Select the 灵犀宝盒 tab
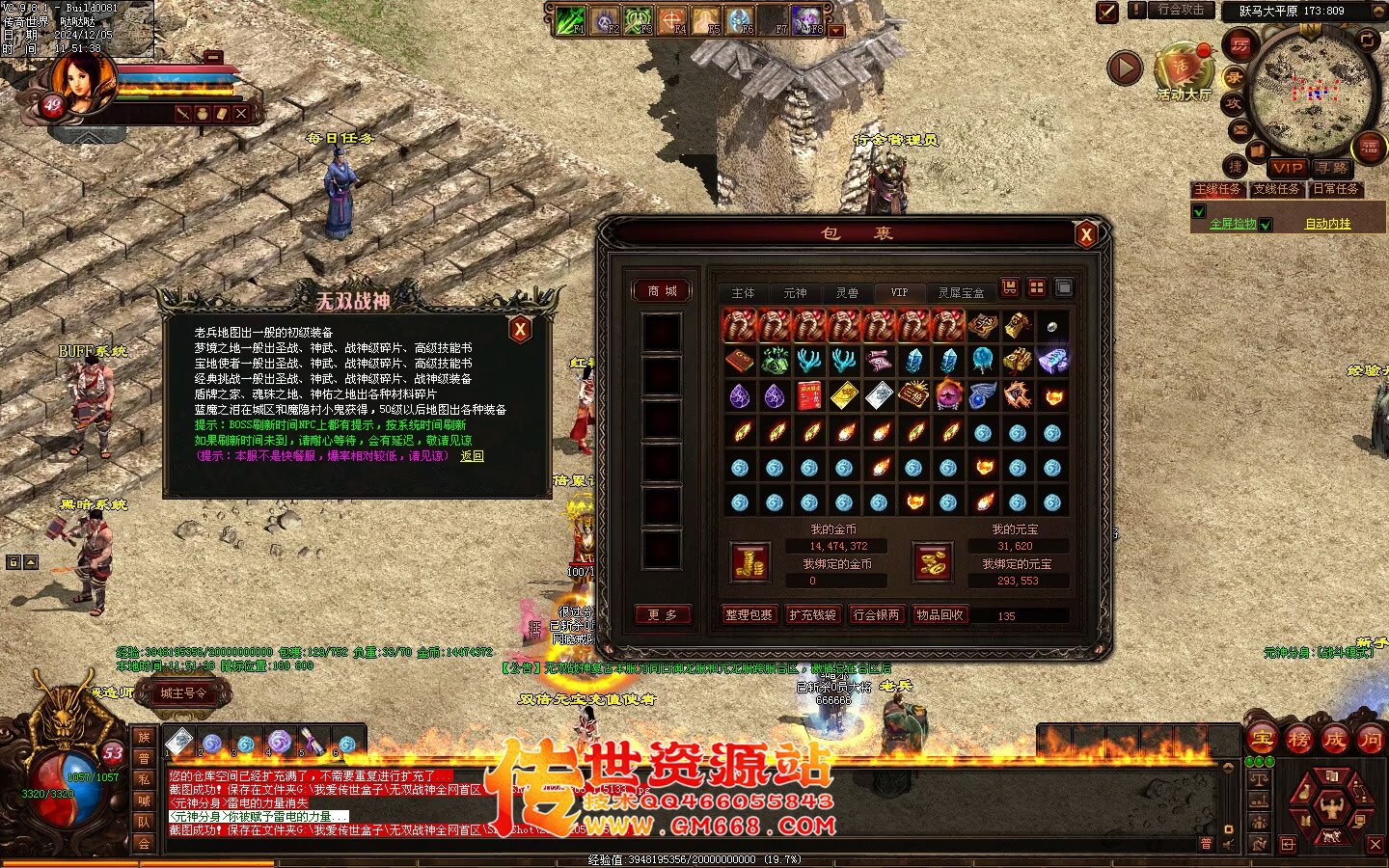The width and height of the screenshot is (1389, 868). (x=961, y=292)
